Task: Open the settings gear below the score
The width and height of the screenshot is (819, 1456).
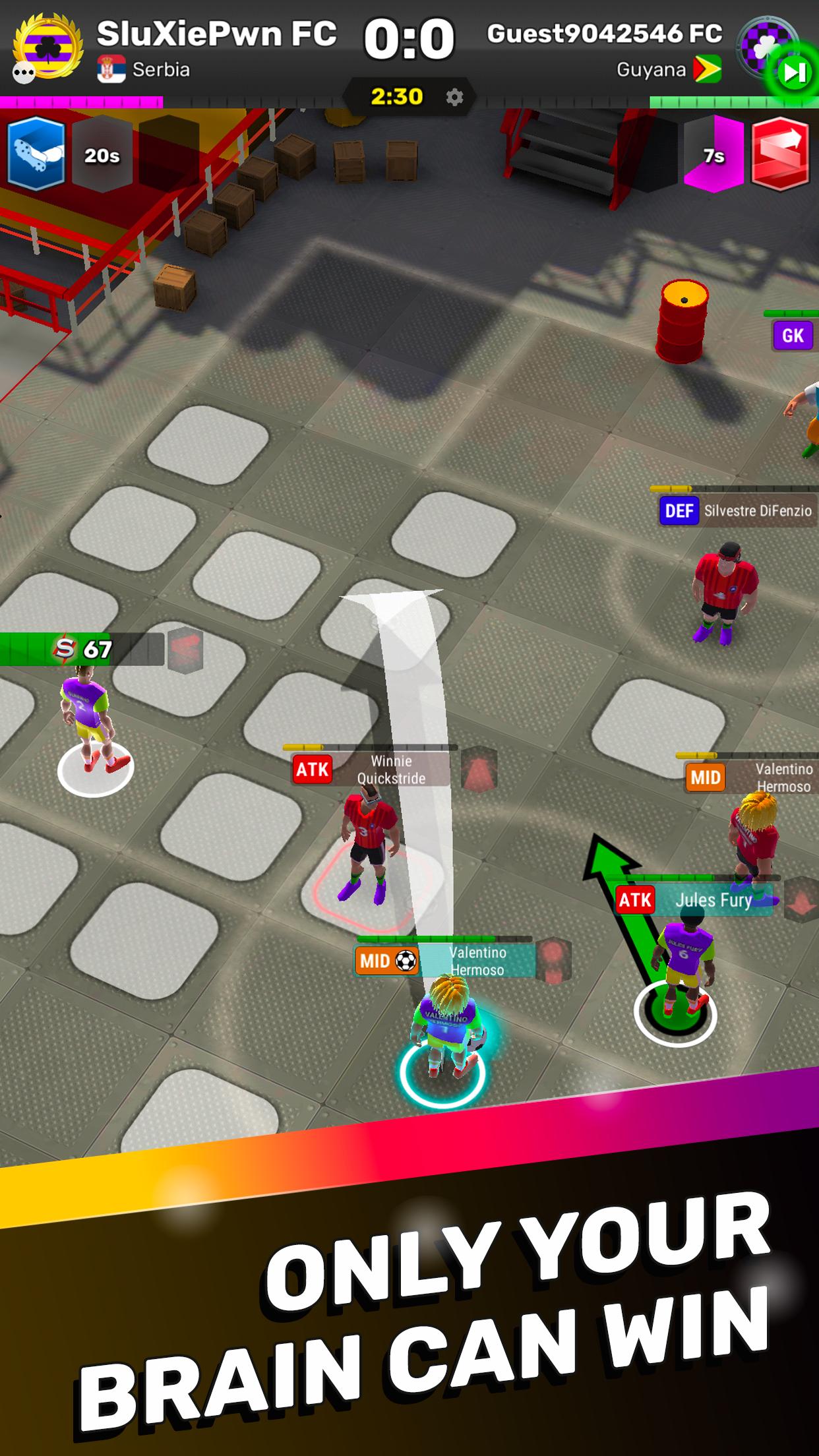Action: click(x=454, y=98)
